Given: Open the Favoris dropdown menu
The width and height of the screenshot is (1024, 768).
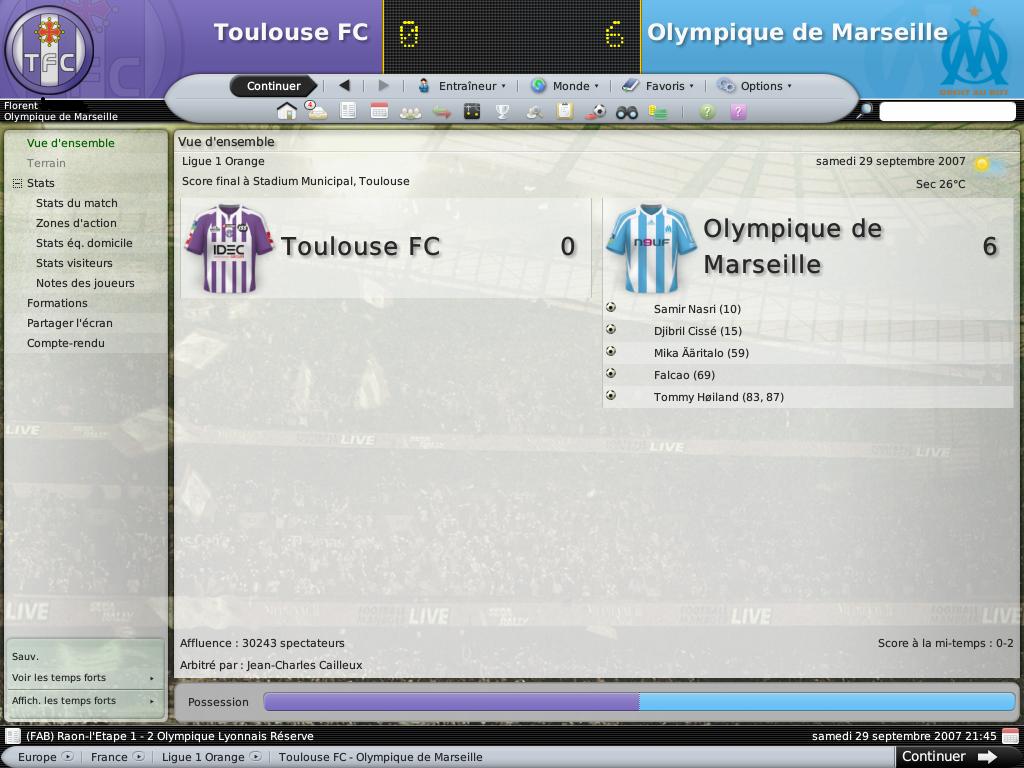Looking at the screenshot, I should [x=657, y=86].
